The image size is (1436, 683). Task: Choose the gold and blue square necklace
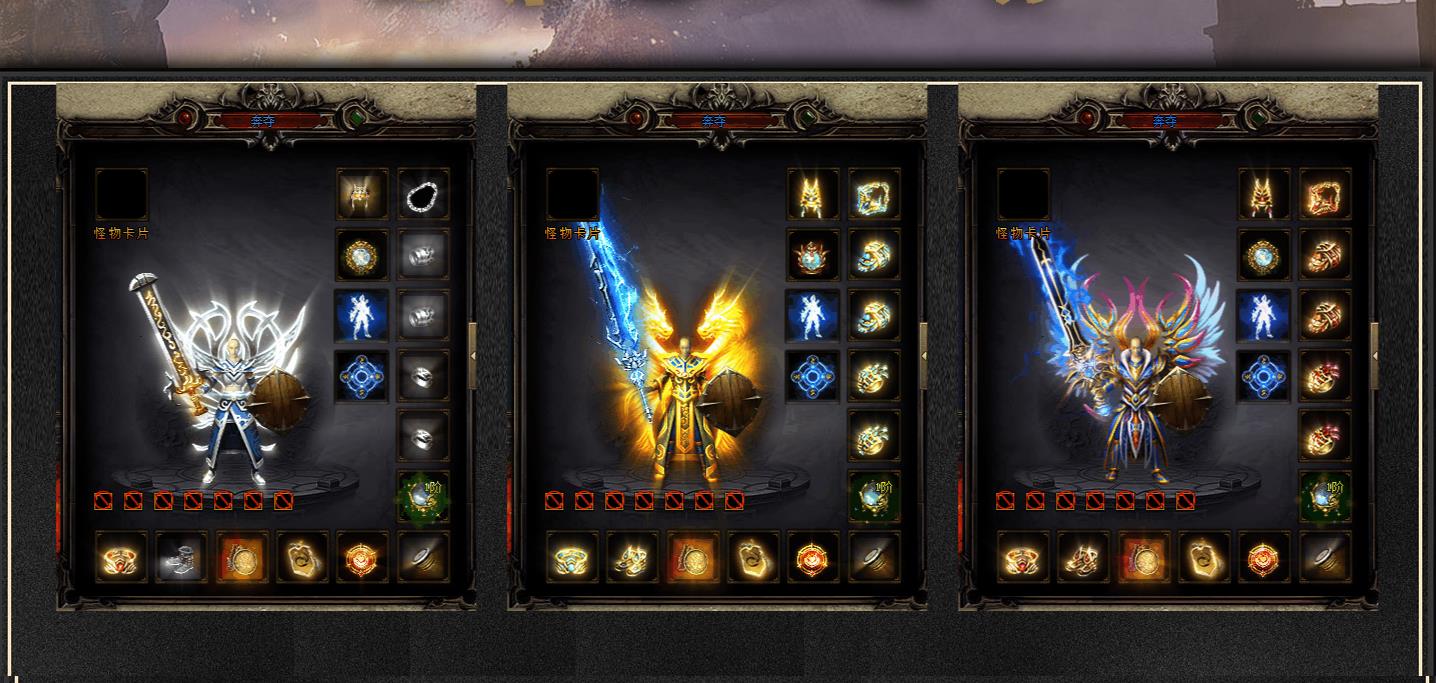point(874,194)
